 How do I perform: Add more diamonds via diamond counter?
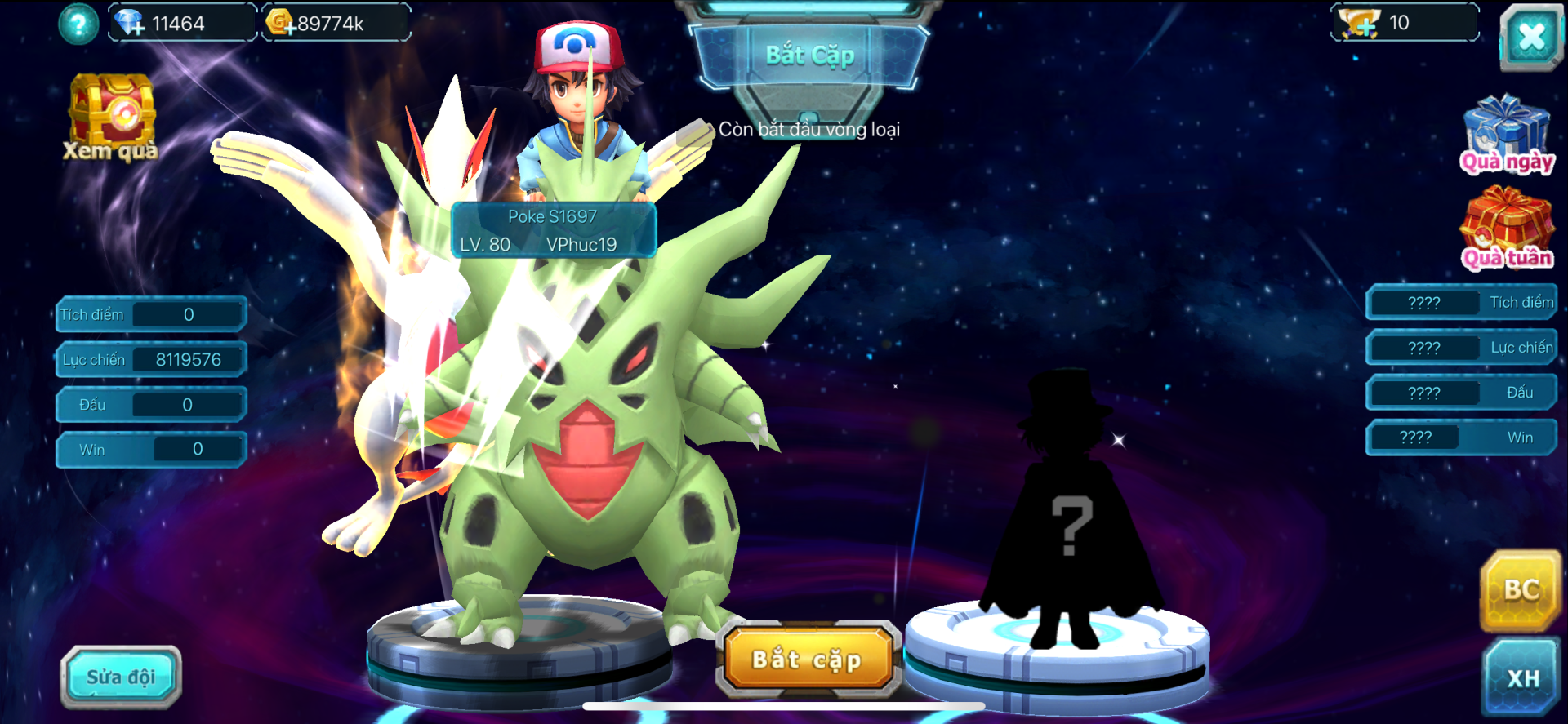[x=131, y=24]
